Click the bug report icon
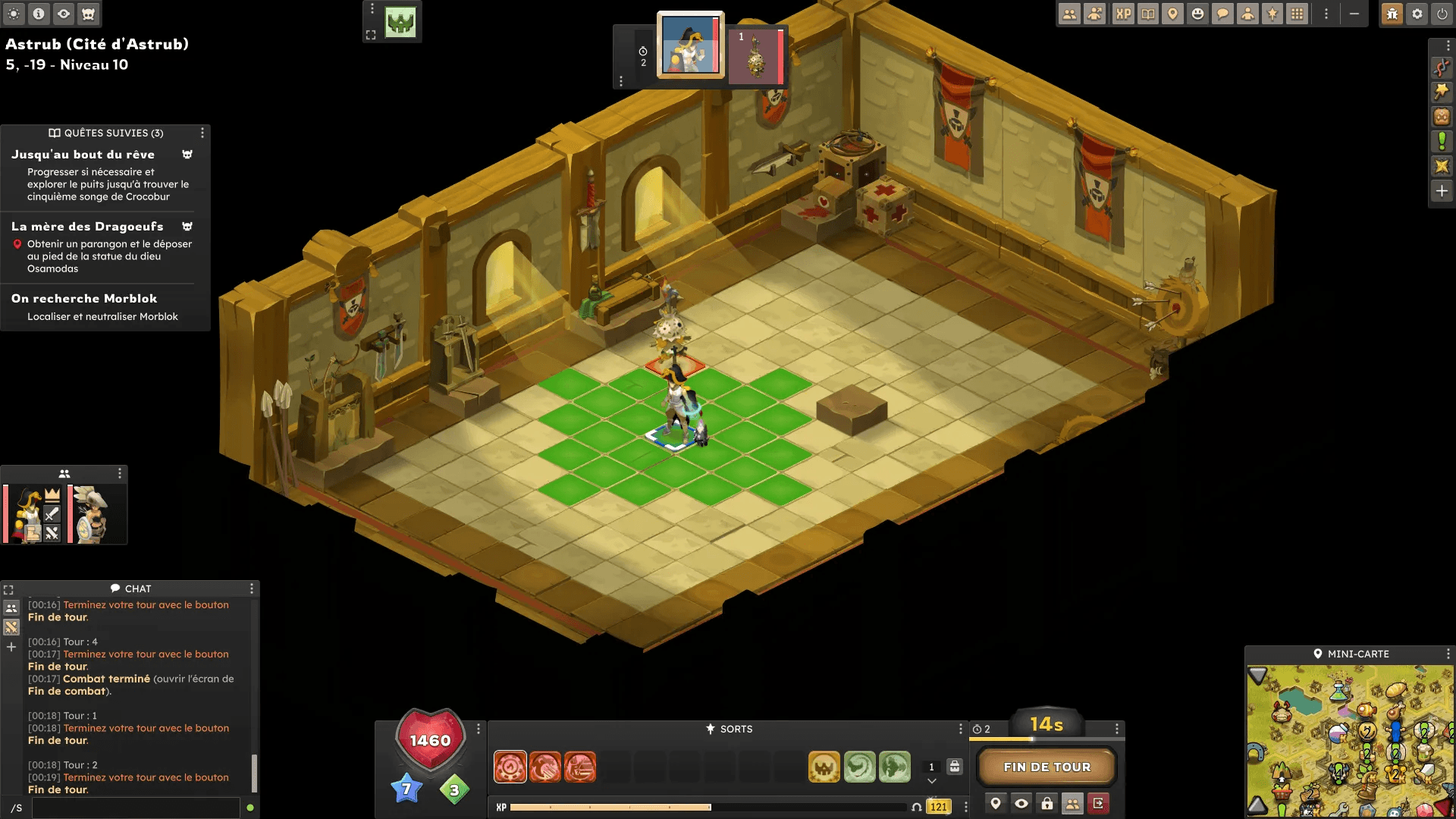1456x819 pixels. coord(1392,14)
